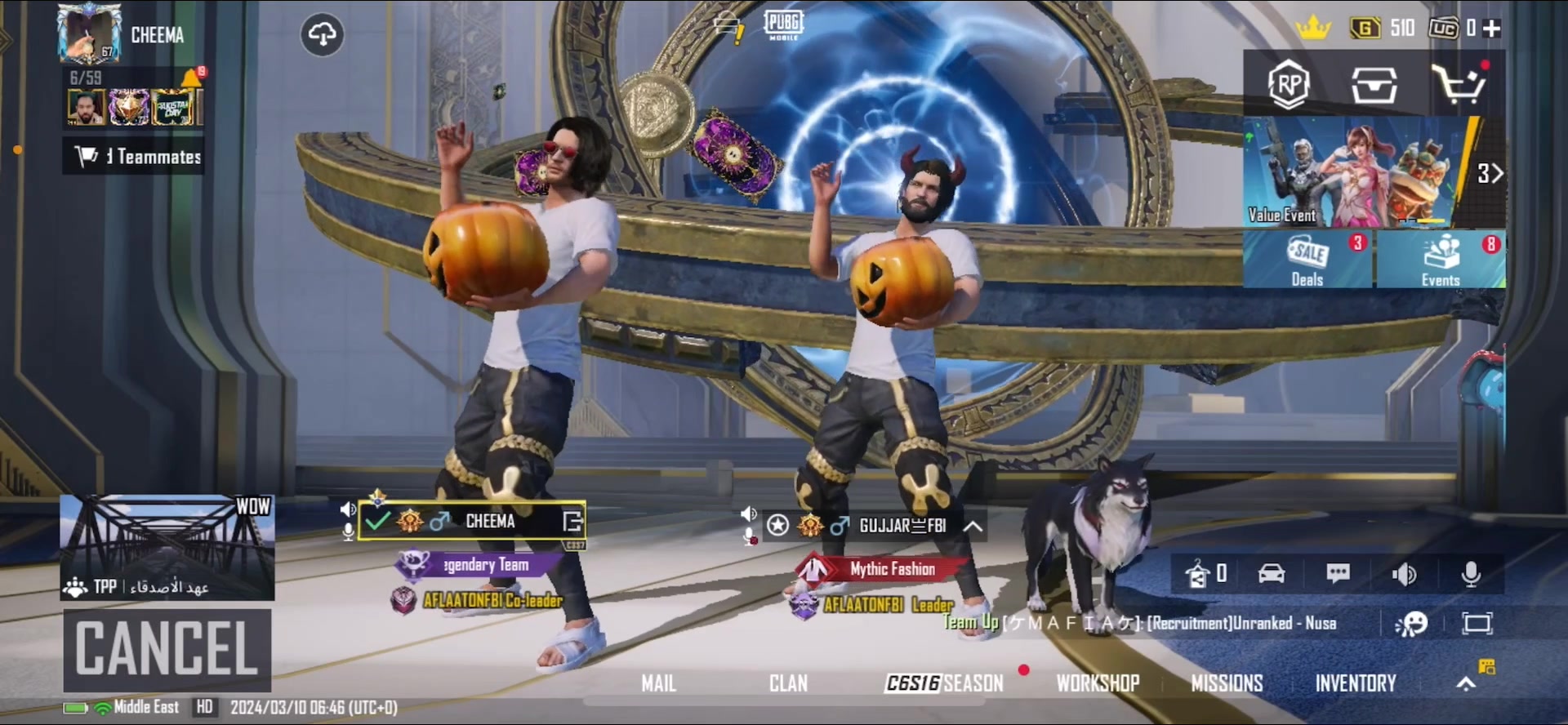The image size is (1568, 725).
Task: Cancel matchmaking with the CANCEL button
Action: coord(167,649)
